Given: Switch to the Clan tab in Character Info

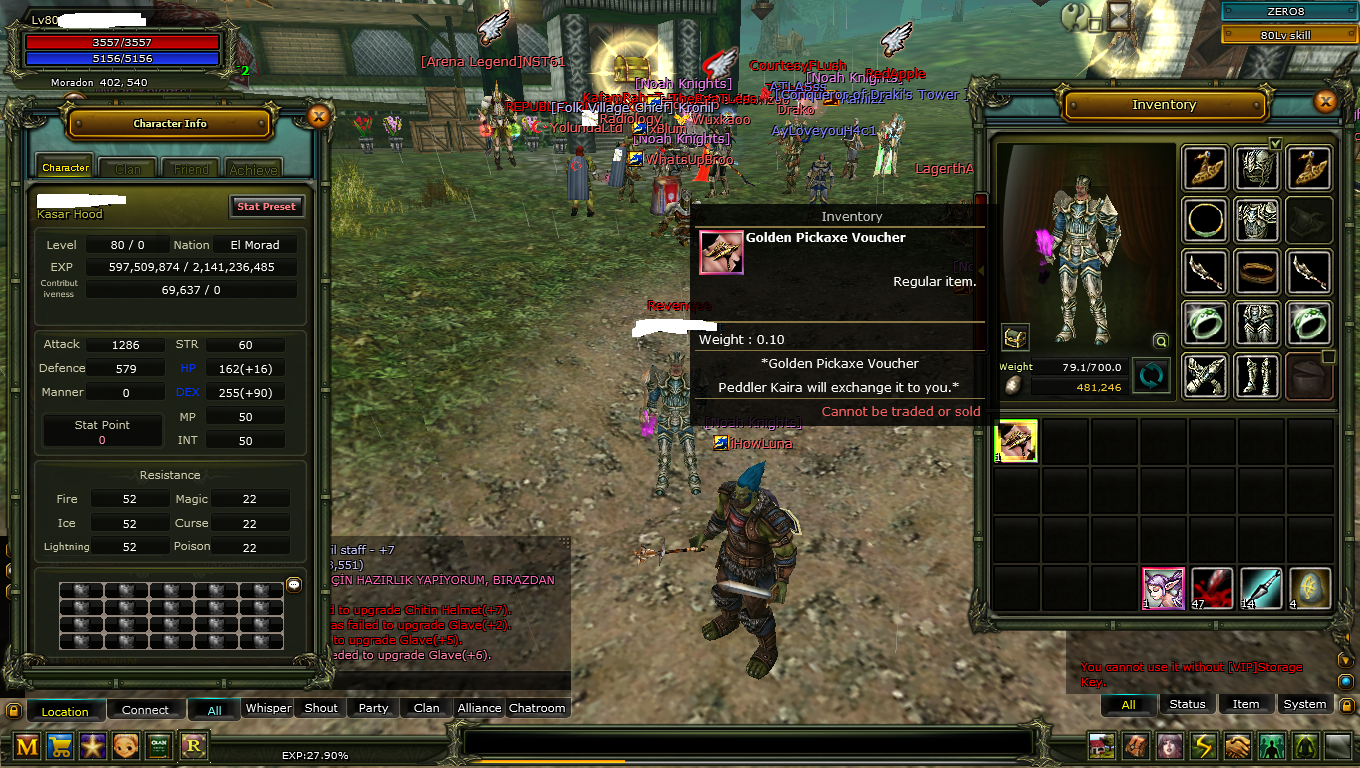Looking at the screenshot, I should coord(127,167).
